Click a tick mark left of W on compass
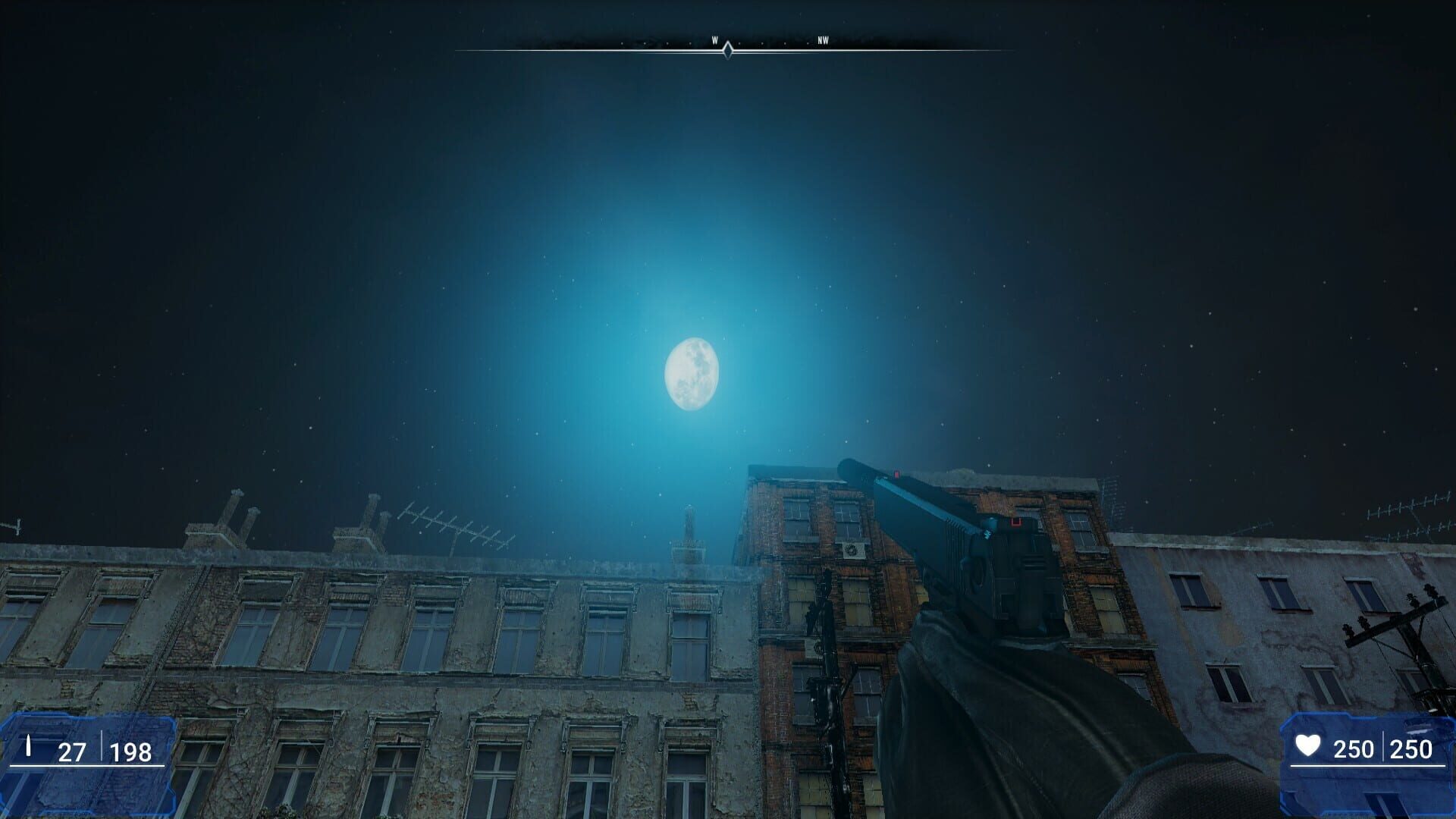Screen dimensions: 1456x819 [x=689, y=42]
